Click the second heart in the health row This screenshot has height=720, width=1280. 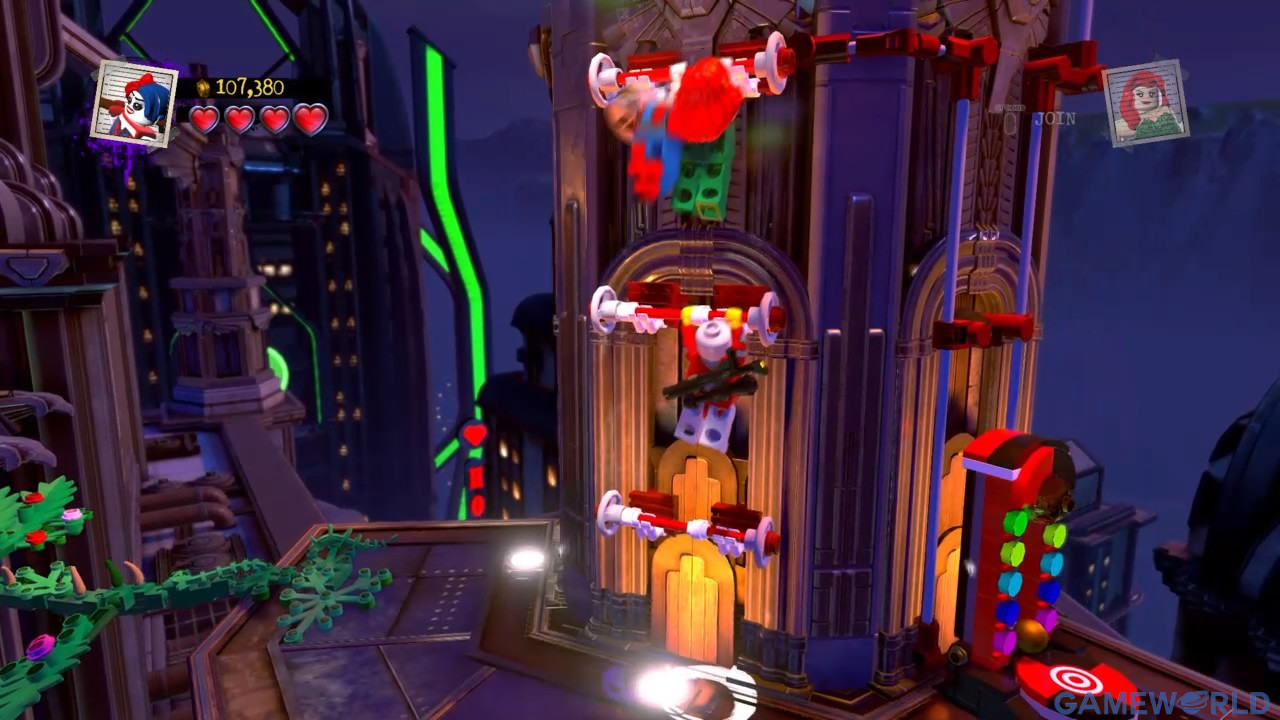[x=241, y=117]
